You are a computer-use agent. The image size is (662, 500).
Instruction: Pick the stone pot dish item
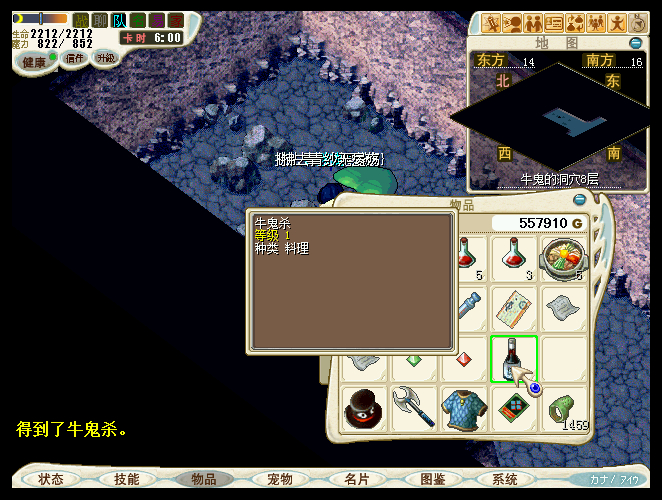563,257
